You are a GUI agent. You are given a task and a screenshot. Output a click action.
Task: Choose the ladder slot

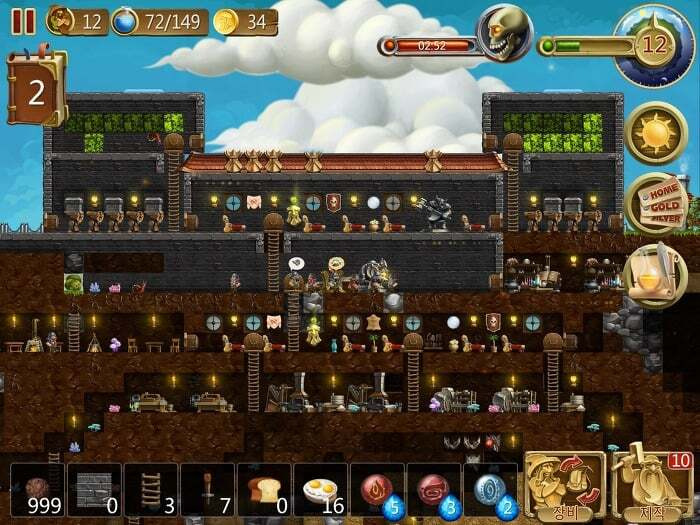click(x=151, y=490)
